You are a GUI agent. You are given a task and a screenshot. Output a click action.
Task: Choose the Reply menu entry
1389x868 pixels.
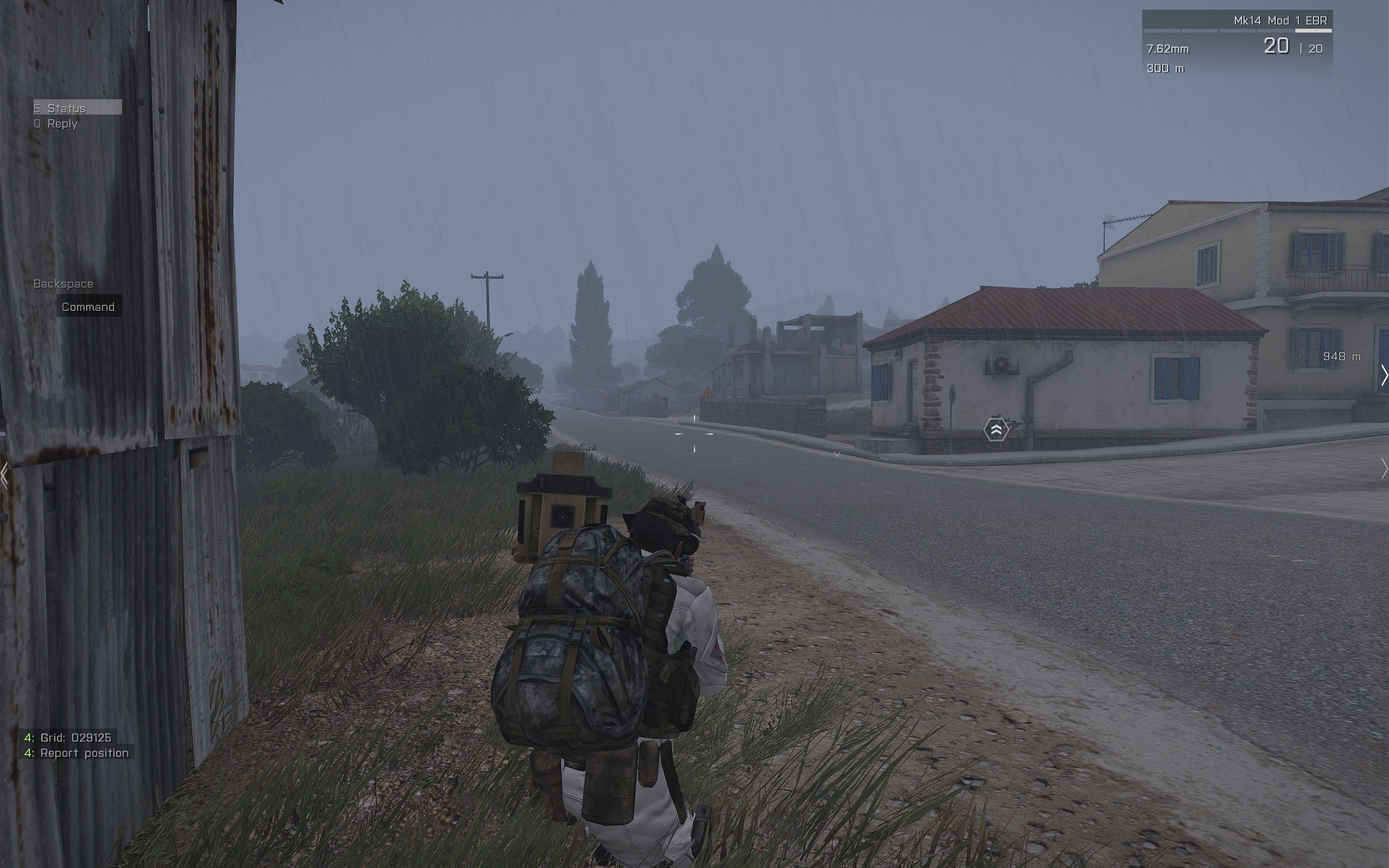pos(62,124)
